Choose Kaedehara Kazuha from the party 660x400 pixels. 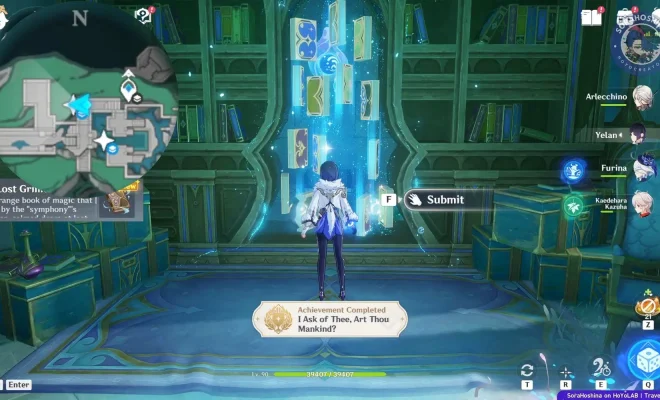[638, 203]
